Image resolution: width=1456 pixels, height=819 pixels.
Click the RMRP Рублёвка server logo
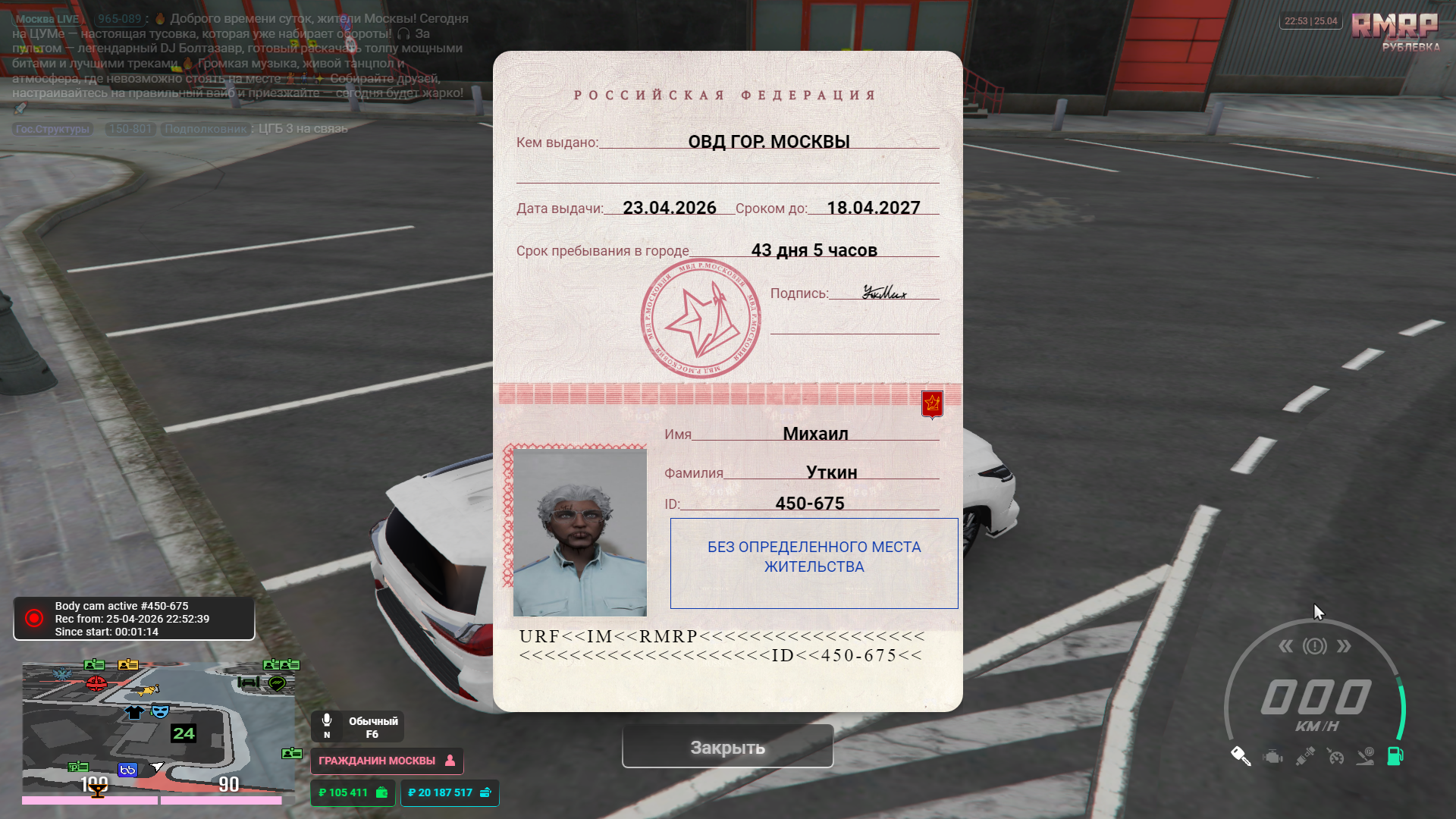(x=1395, y=32)
